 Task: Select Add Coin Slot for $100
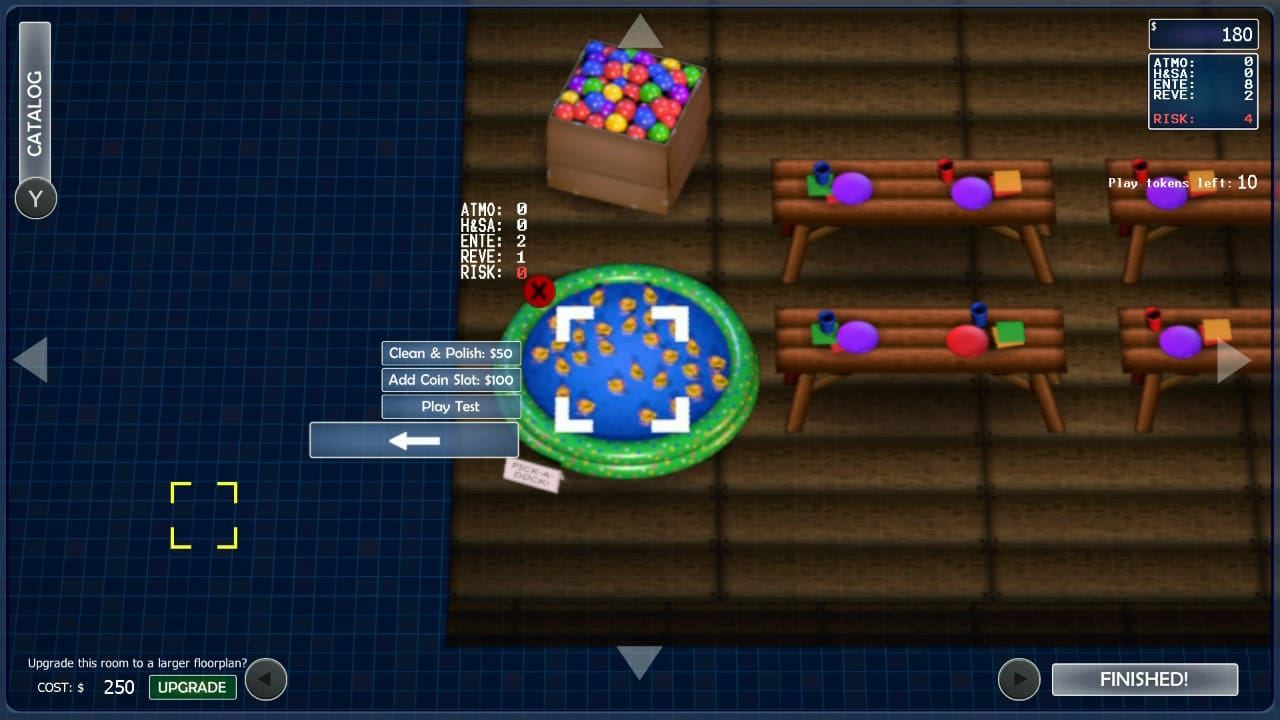point(451,380)
